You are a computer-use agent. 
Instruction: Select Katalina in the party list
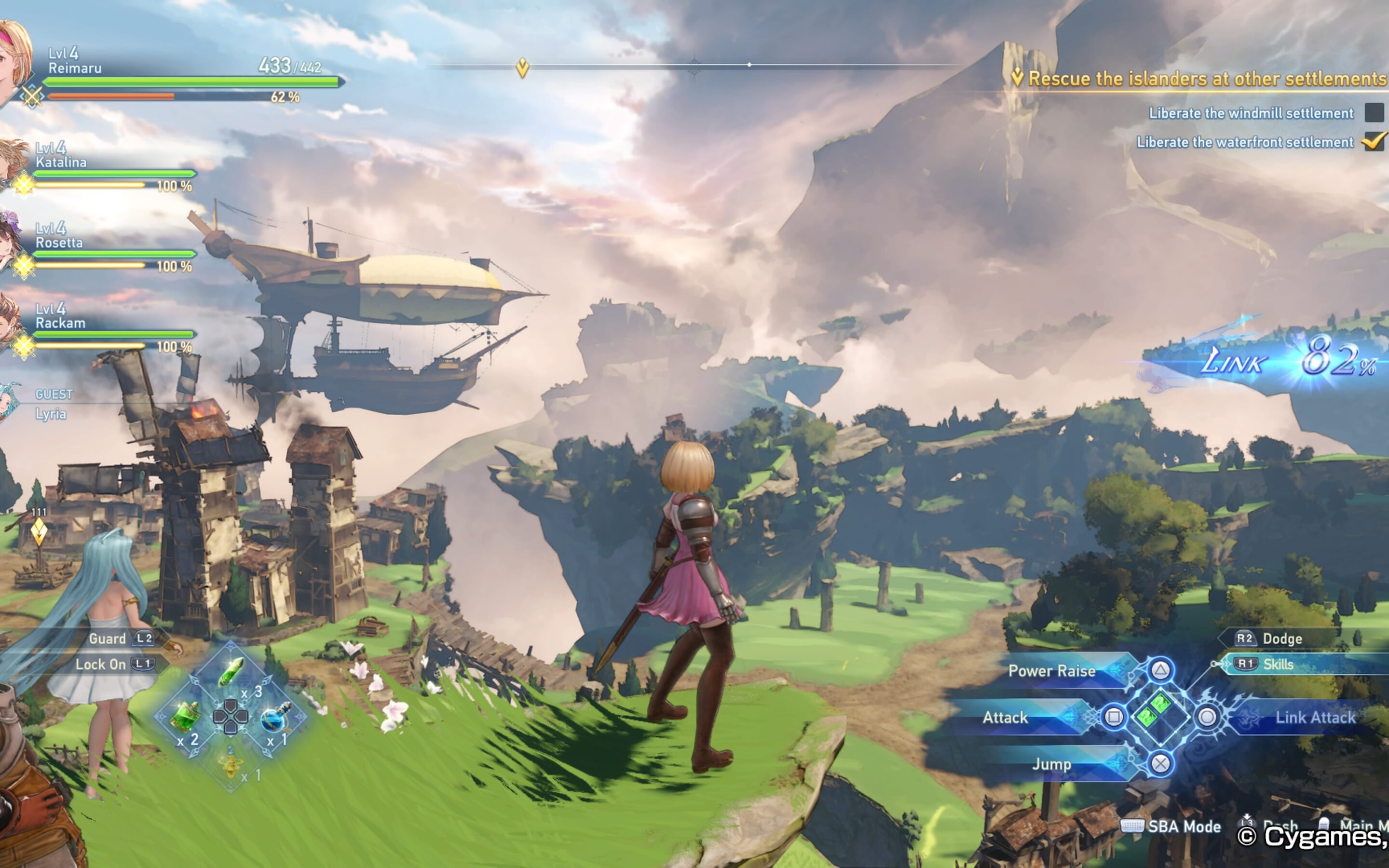pos(61,163)
